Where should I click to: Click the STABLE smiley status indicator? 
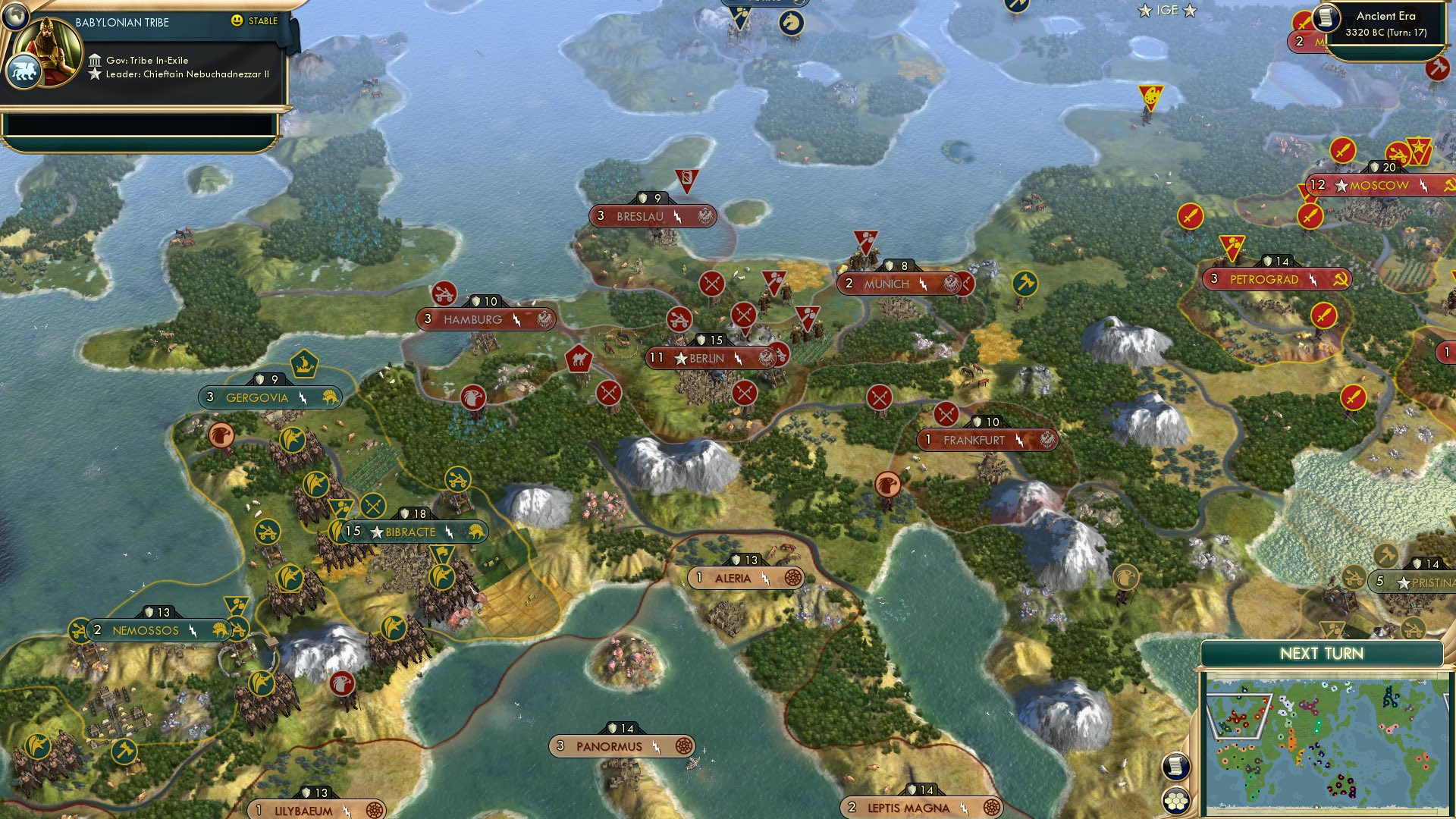(239, 21)
